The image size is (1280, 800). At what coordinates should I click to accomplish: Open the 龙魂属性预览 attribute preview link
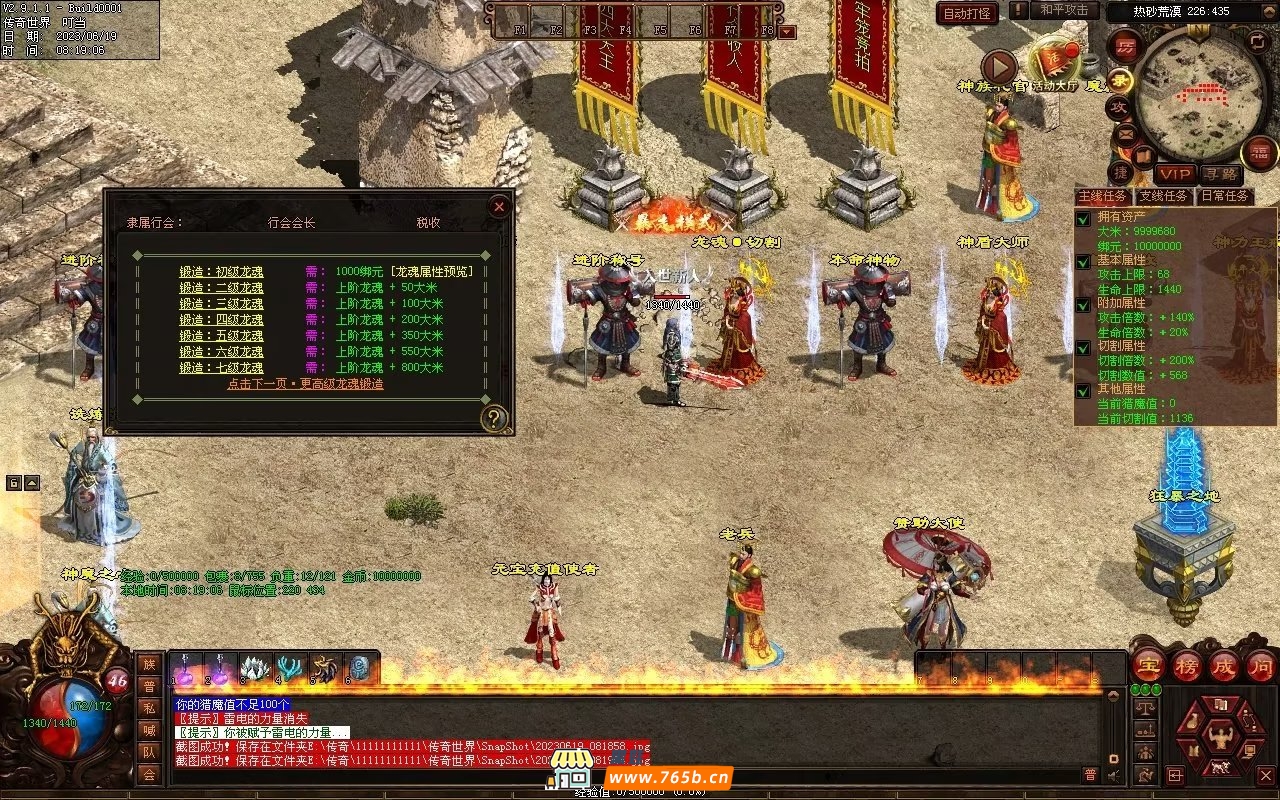point(432,272)
